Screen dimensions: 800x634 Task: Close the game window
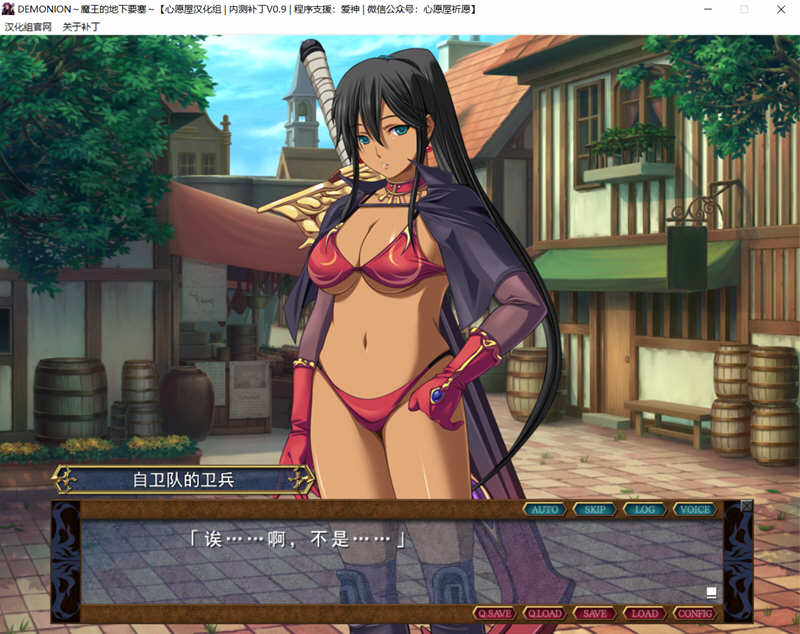click(x=779, y=9)
